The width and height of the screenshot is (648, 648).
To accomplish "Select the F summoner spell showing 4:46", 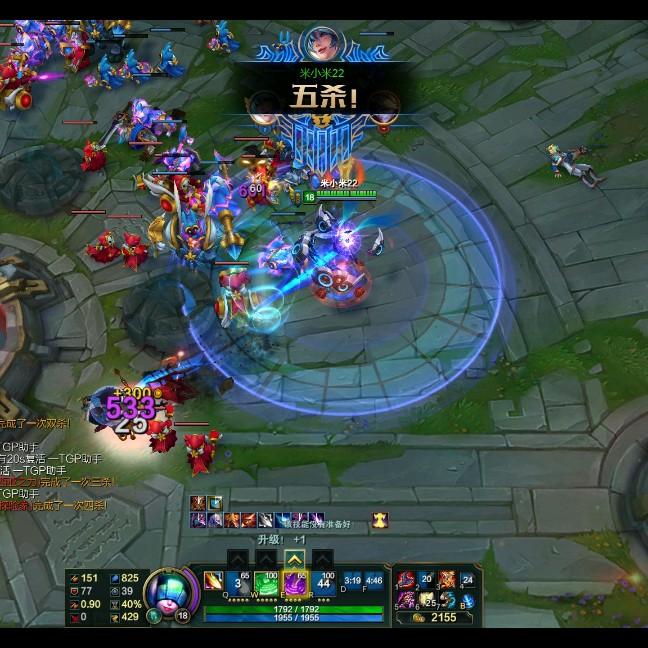I will point(374,579).
